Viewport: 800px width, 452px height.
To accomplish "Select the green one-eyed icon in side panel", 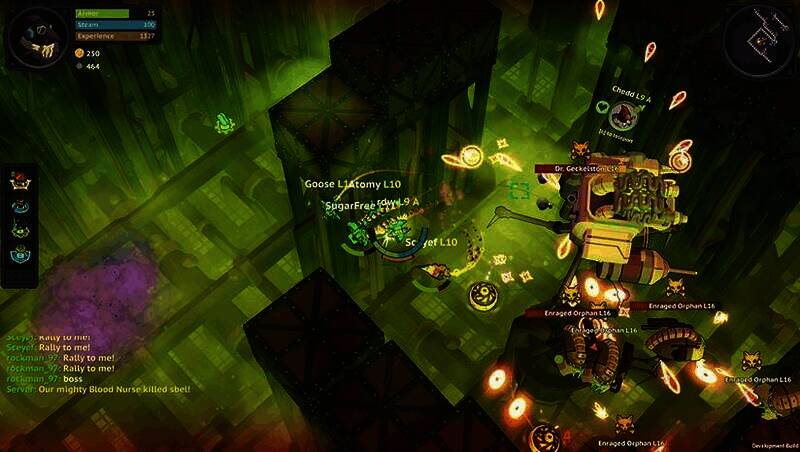I will tap(19, 230).
